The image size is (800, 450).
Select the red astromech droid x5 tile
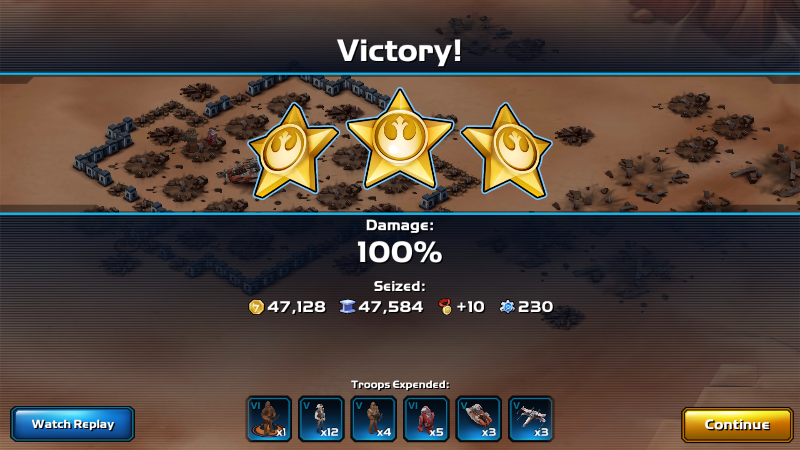pyautogui.click(x=426, y=419)
